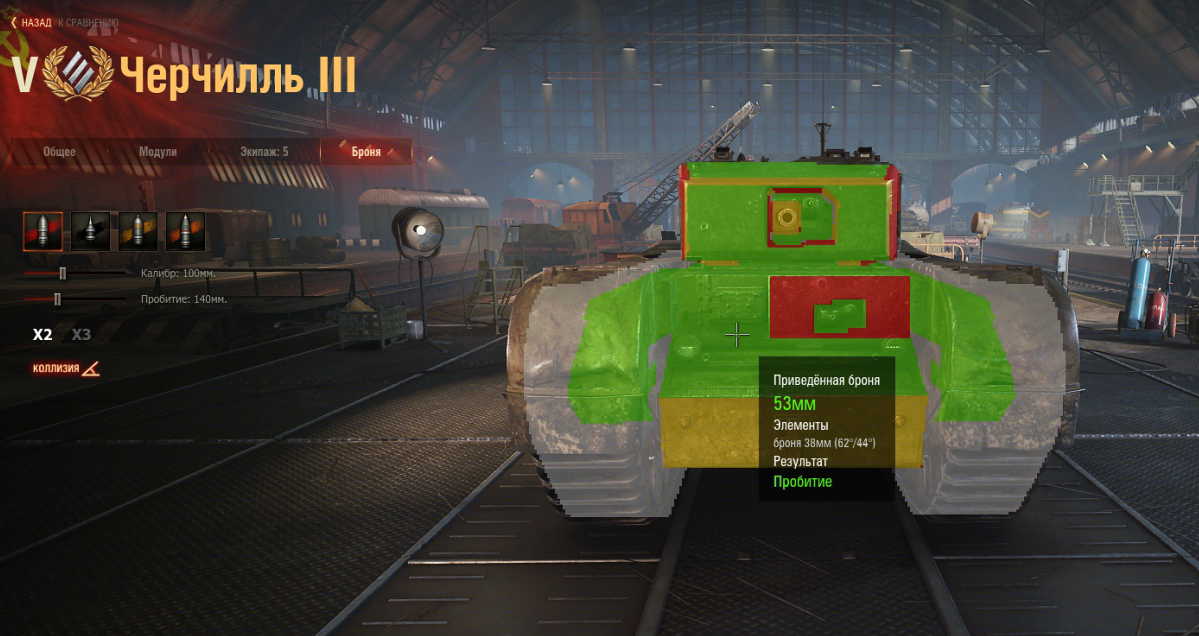This screenshot has width=1199, height=636.
Task: Click the Пробитие slider handle
Action: tap(57, 298)
